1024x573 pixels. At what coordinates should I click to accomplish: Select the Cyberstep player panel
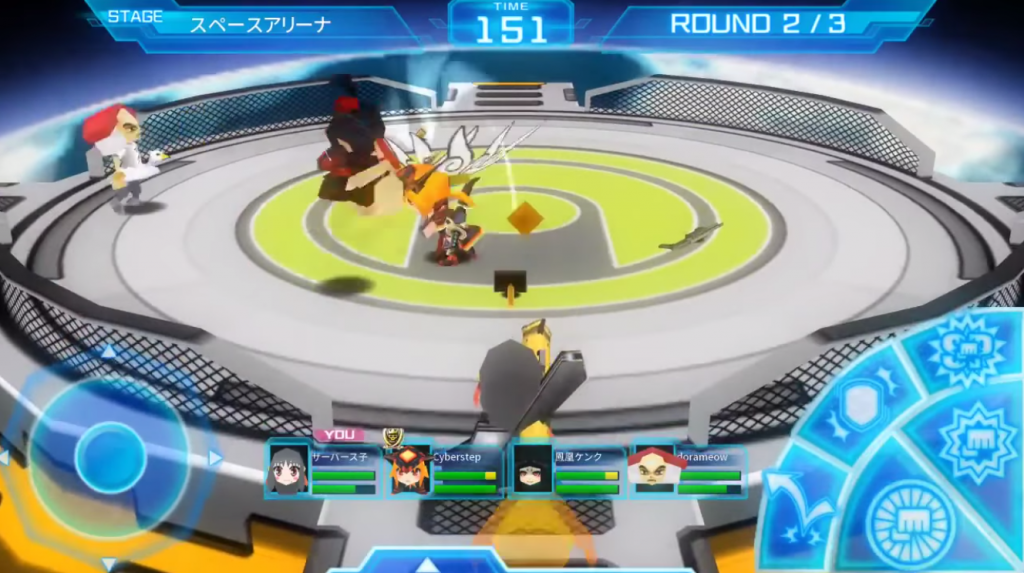(x=446, y=470)
